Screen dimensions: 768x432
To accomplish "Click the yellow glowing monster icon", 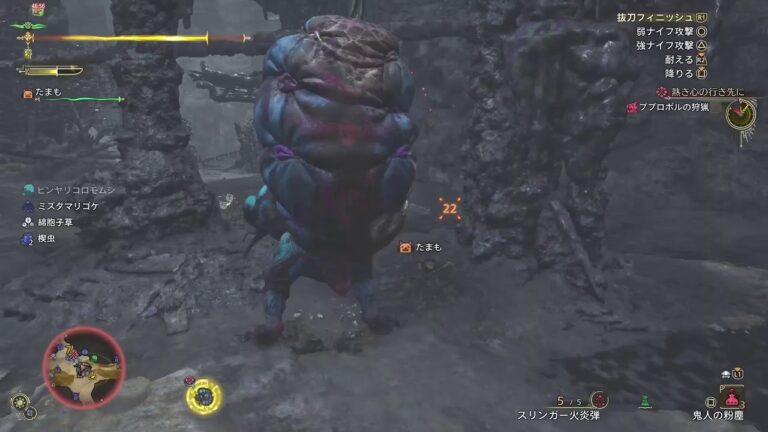I will (x=203, y=397).
